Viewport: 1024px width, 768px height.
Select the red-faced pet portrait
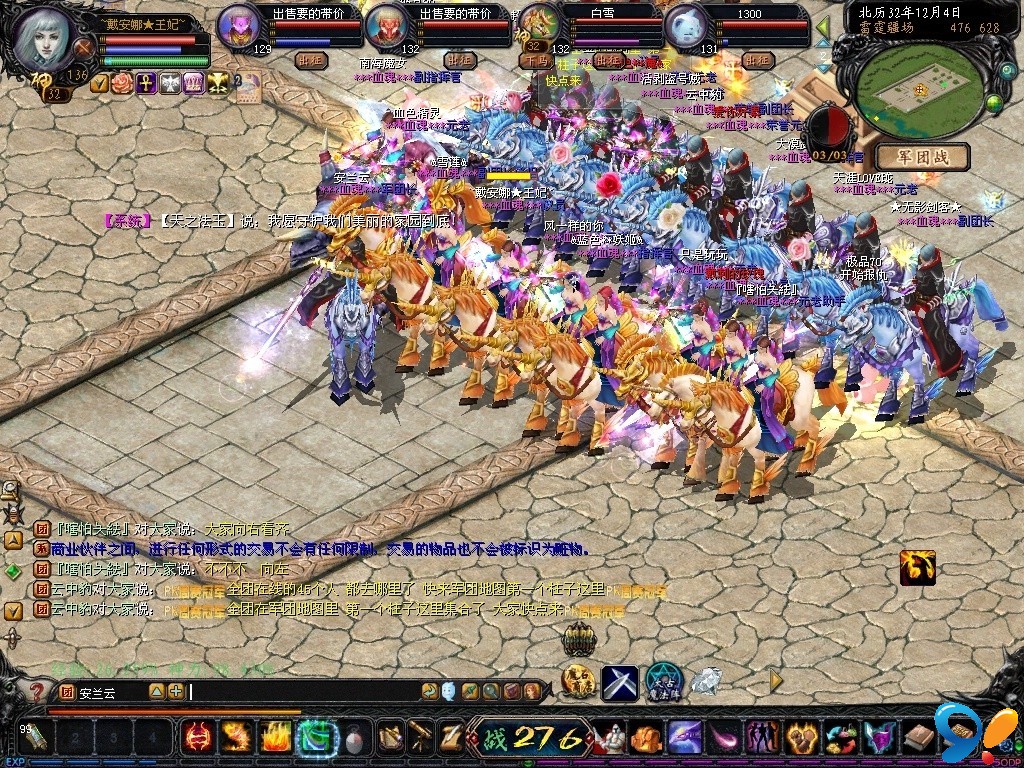(x=388, y=26)
